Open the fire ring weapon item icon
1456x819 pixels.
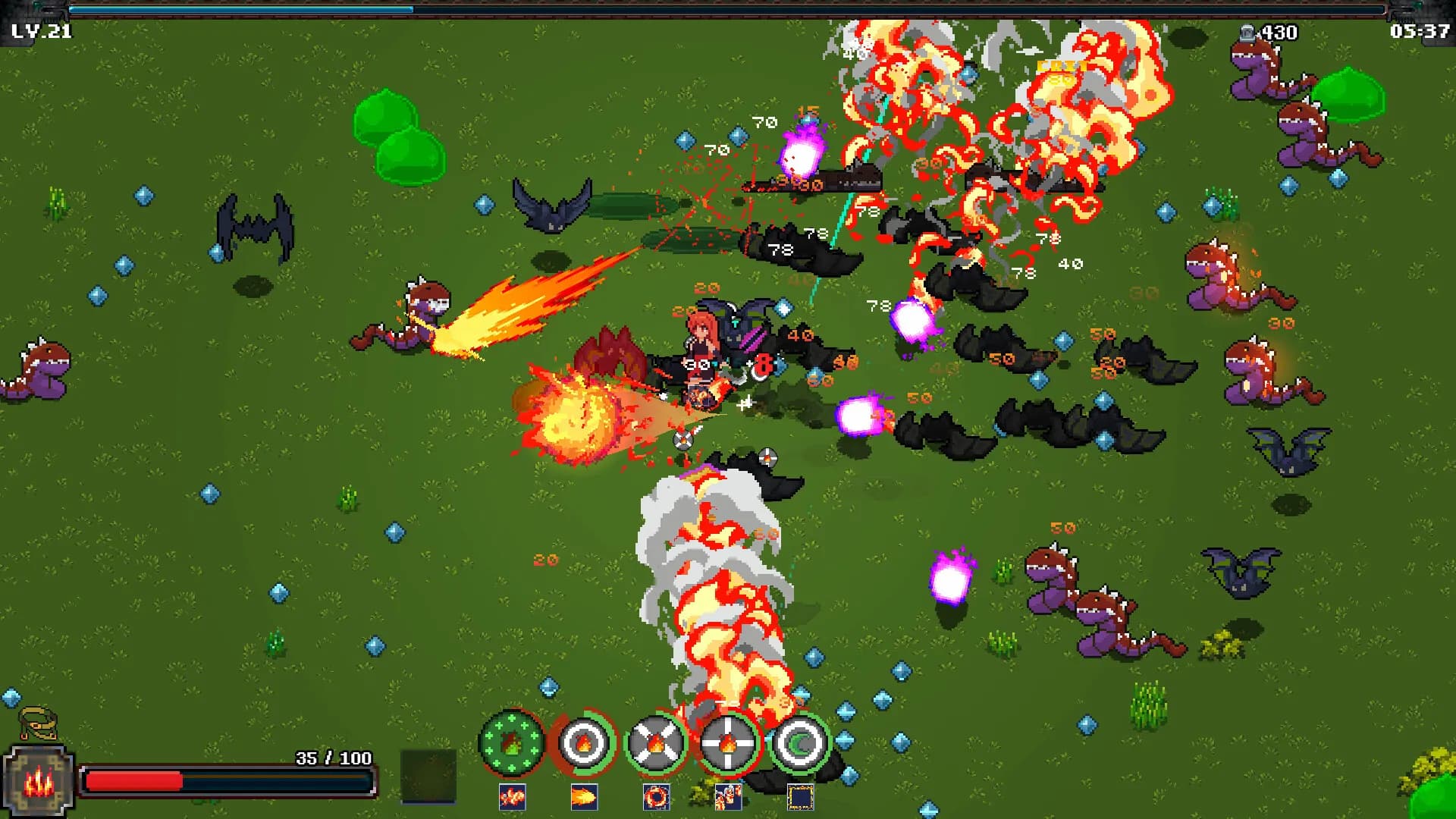(657, 796)
